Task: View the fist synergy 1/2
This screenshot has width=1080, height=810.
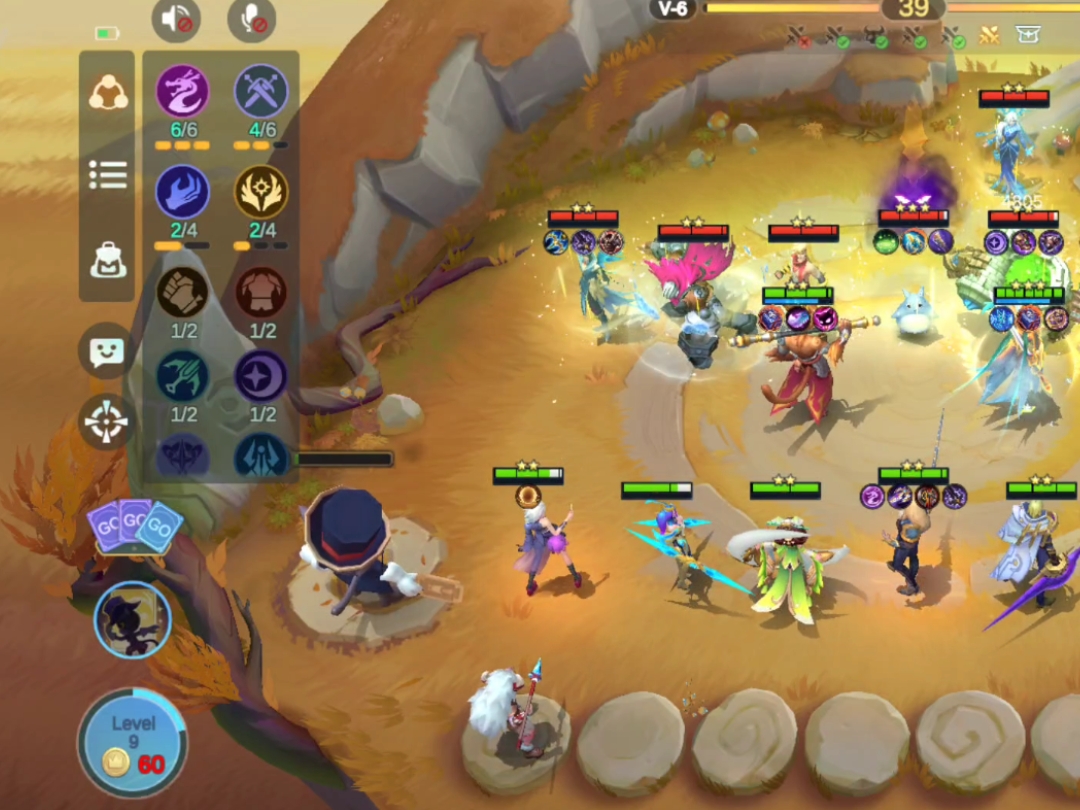Action: coord(183,292)
